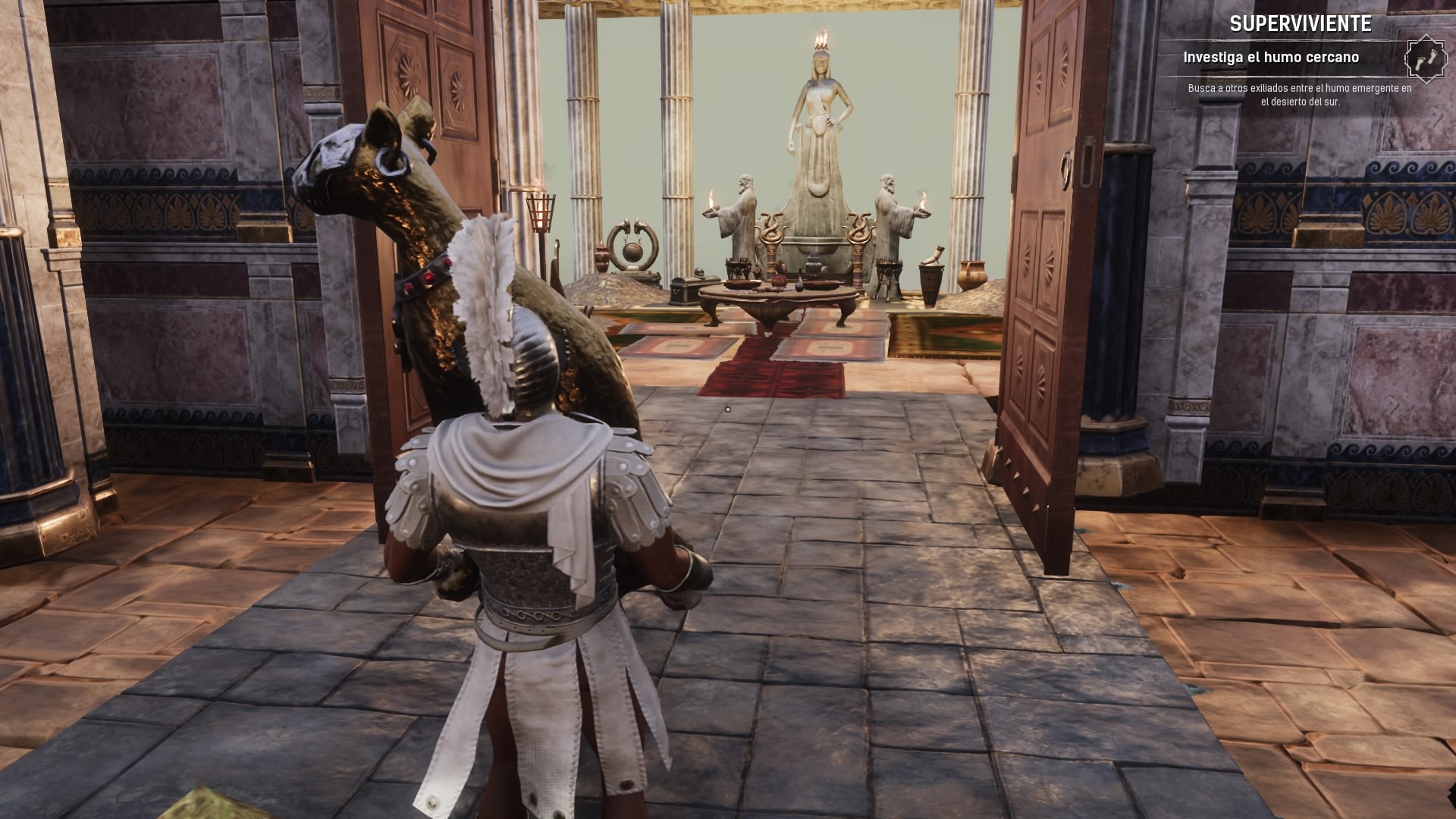
Task: Click the footprints journey icon
Action: 1425,58
